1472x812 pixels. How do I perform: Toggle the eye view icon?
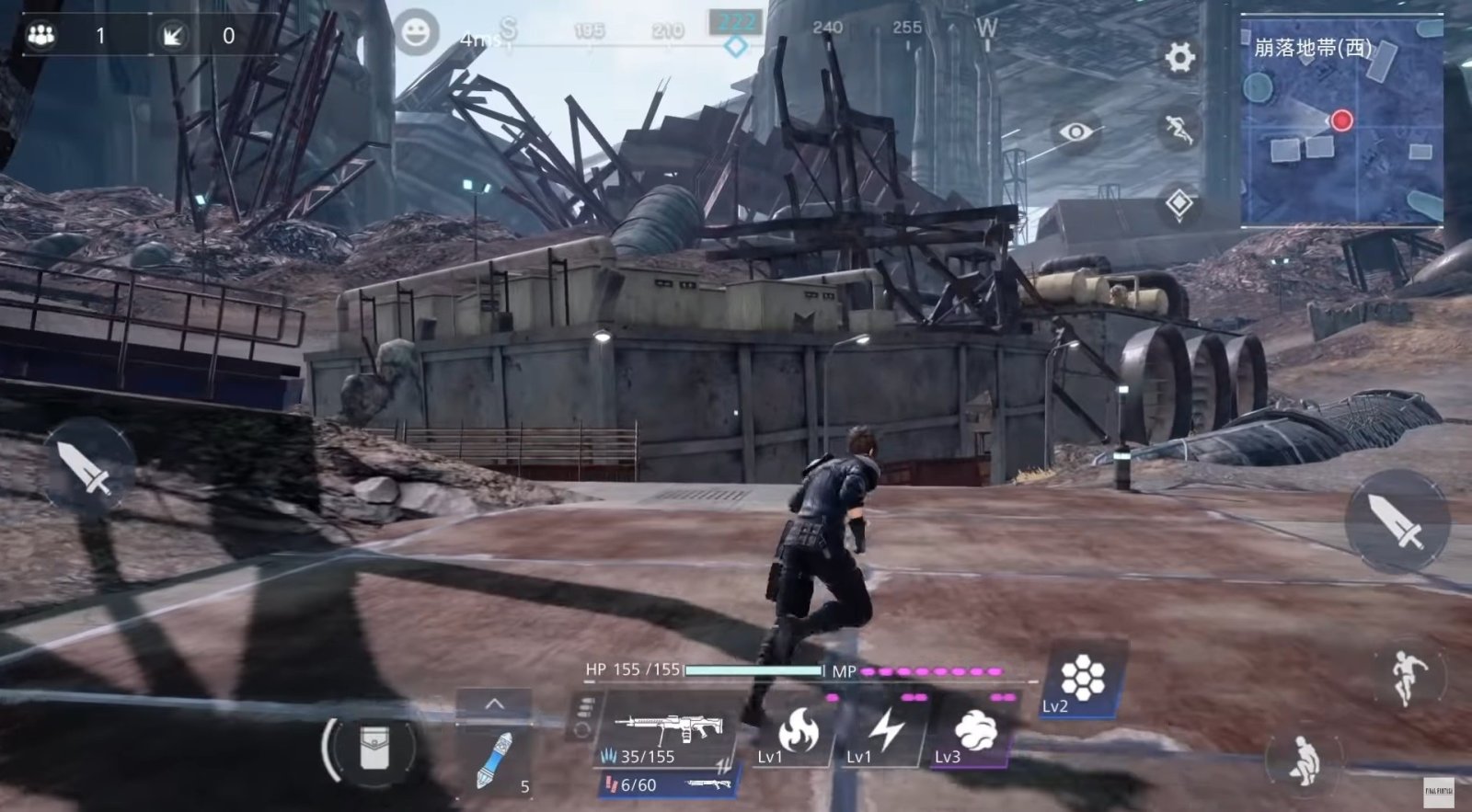point(1075,132)
